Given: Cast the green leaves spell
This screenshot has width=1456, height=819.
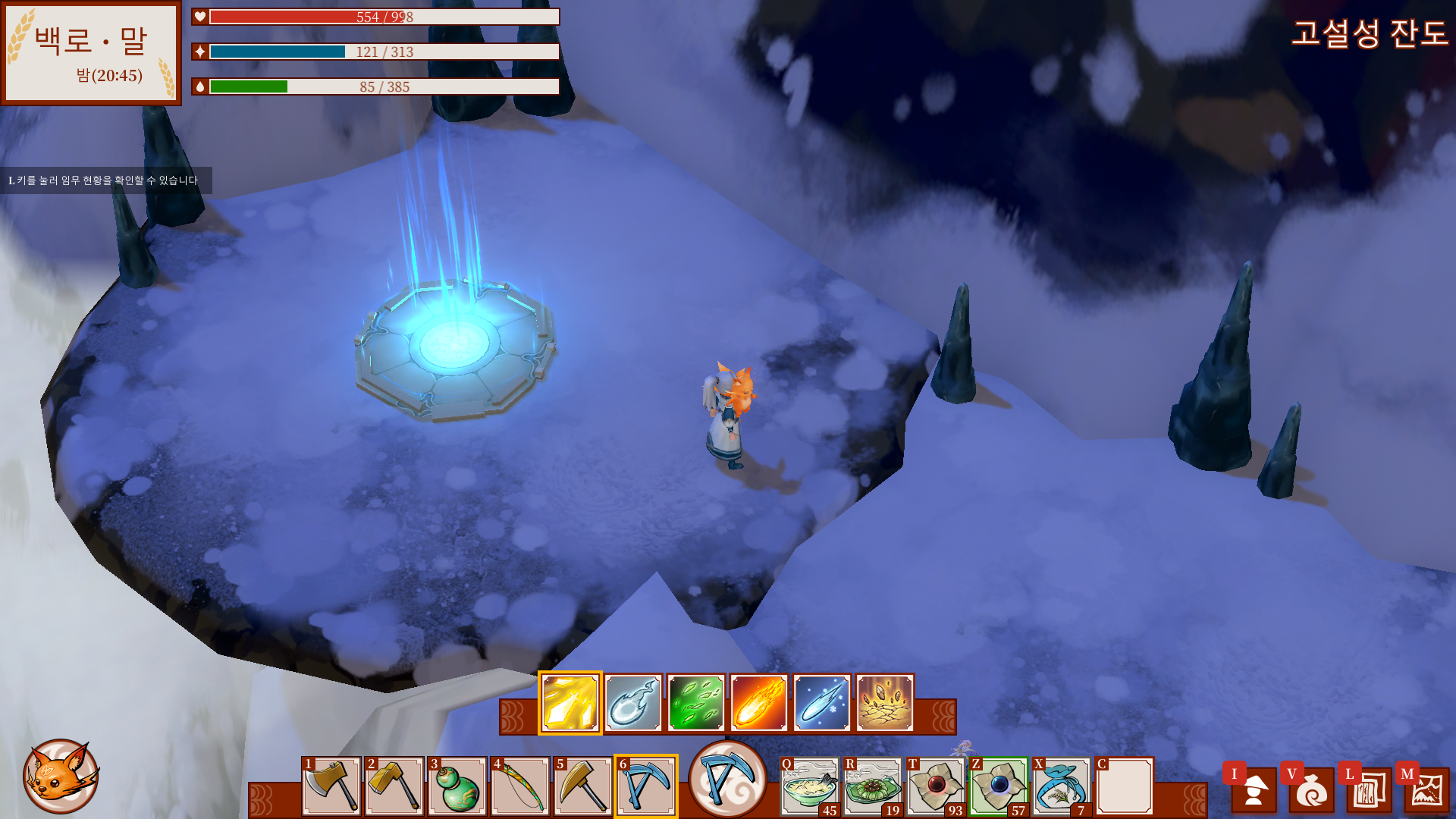Looking at the screenshot, I should [696, 703].
